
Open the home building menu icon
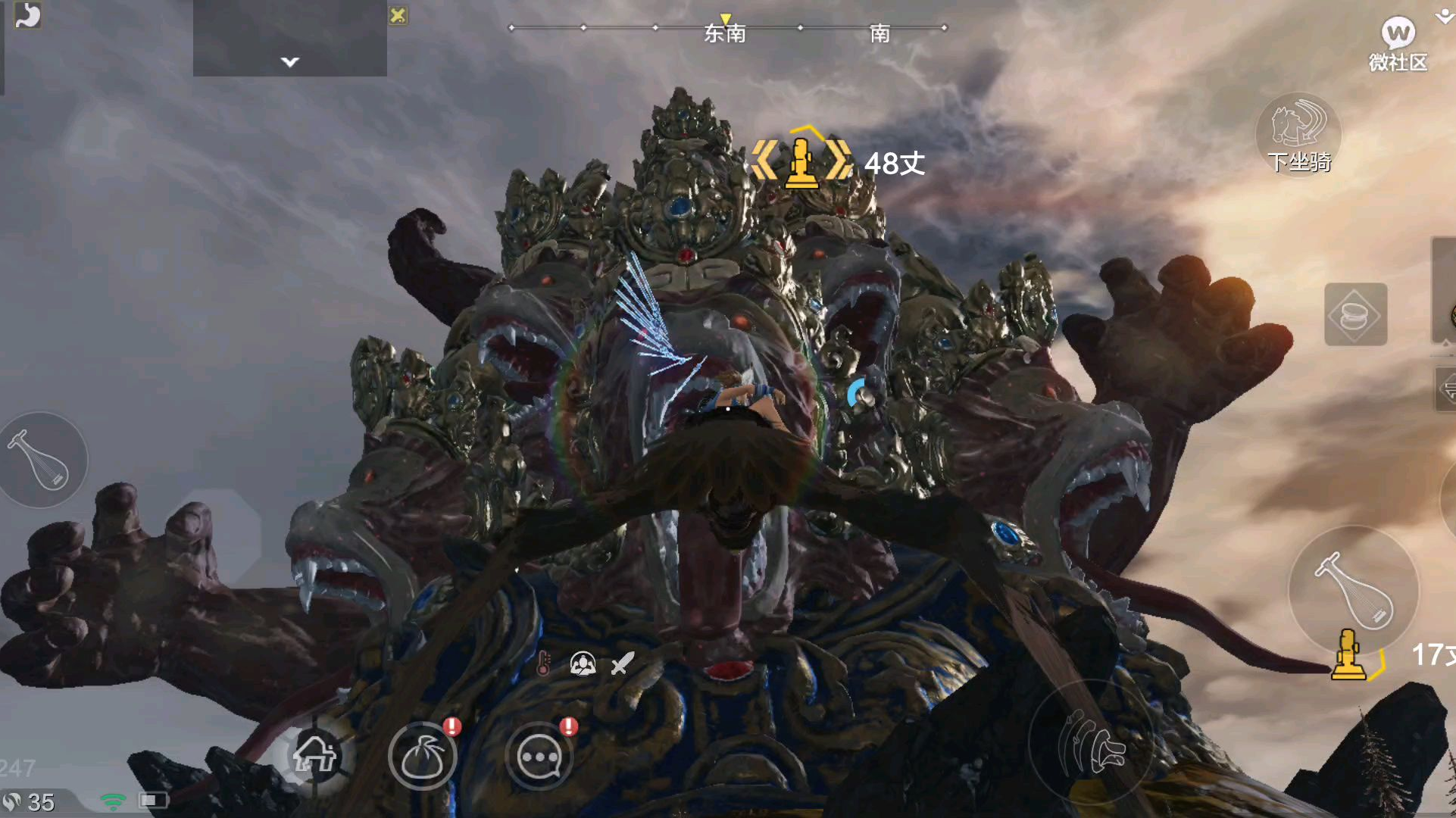(314, 754)
